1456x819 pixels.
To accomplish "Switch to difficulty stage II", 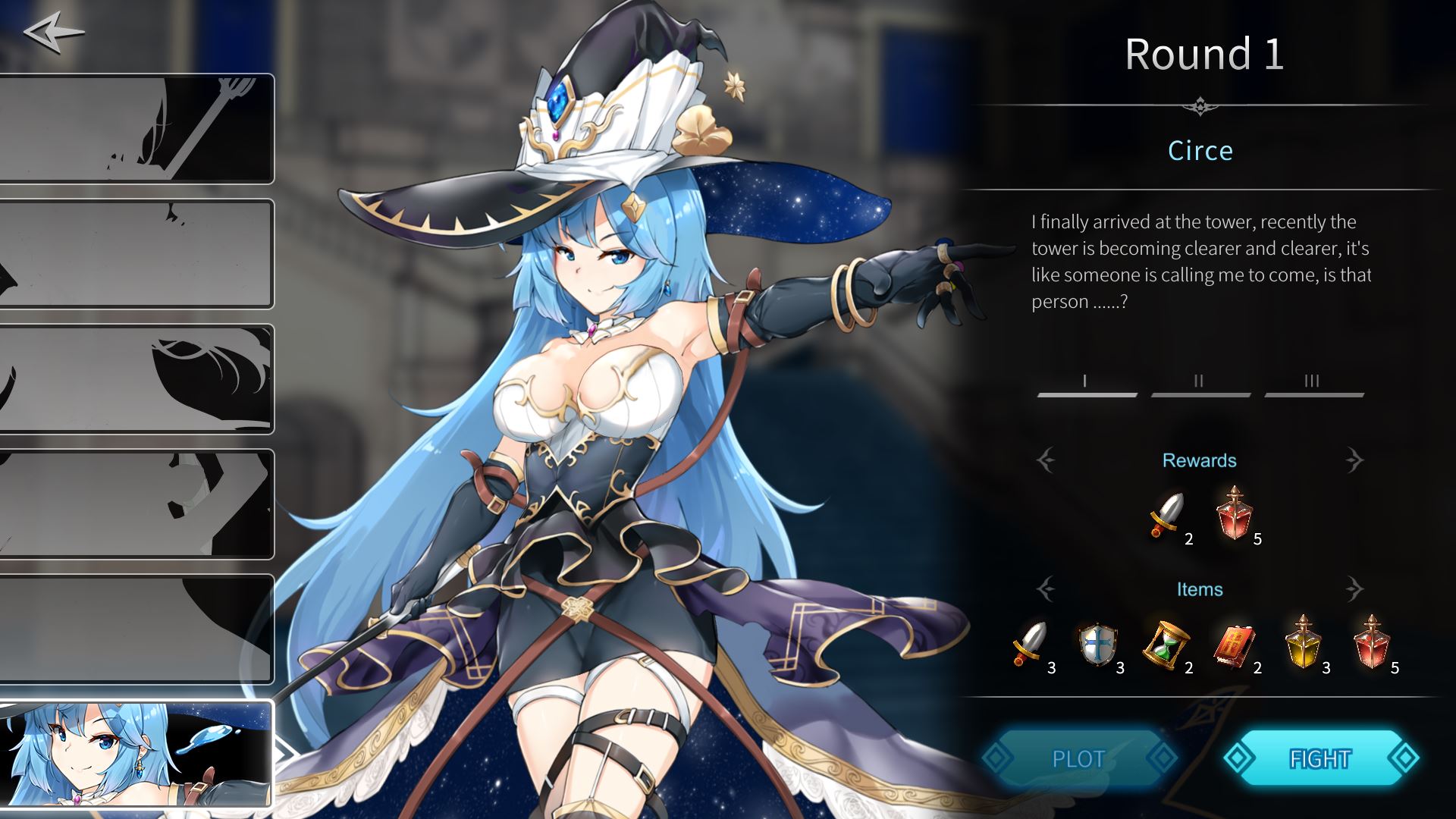I will [x=1200, y=384].
